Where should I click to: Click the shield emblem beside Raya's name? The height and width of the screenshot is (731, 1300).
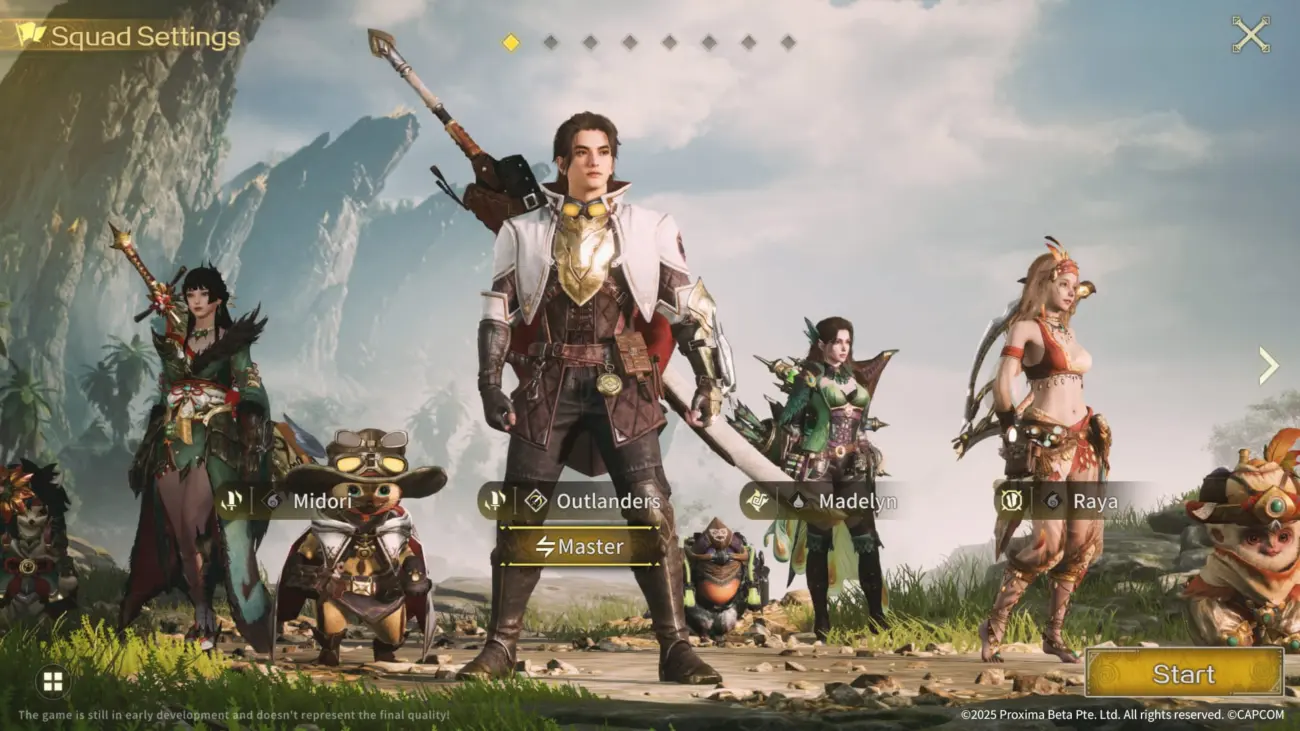1010,501
